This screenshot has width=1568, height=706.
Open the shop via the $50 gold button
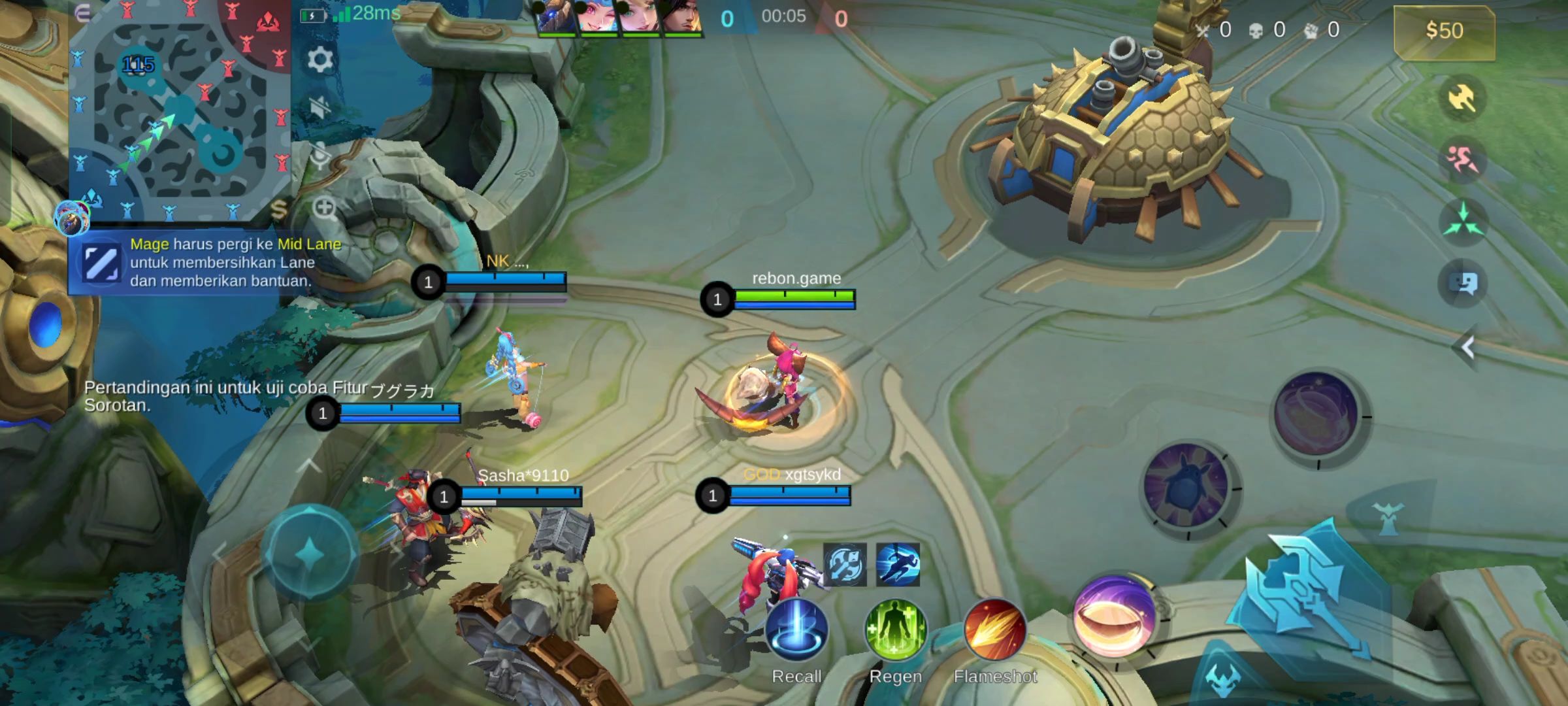[x=1444, y=31]
